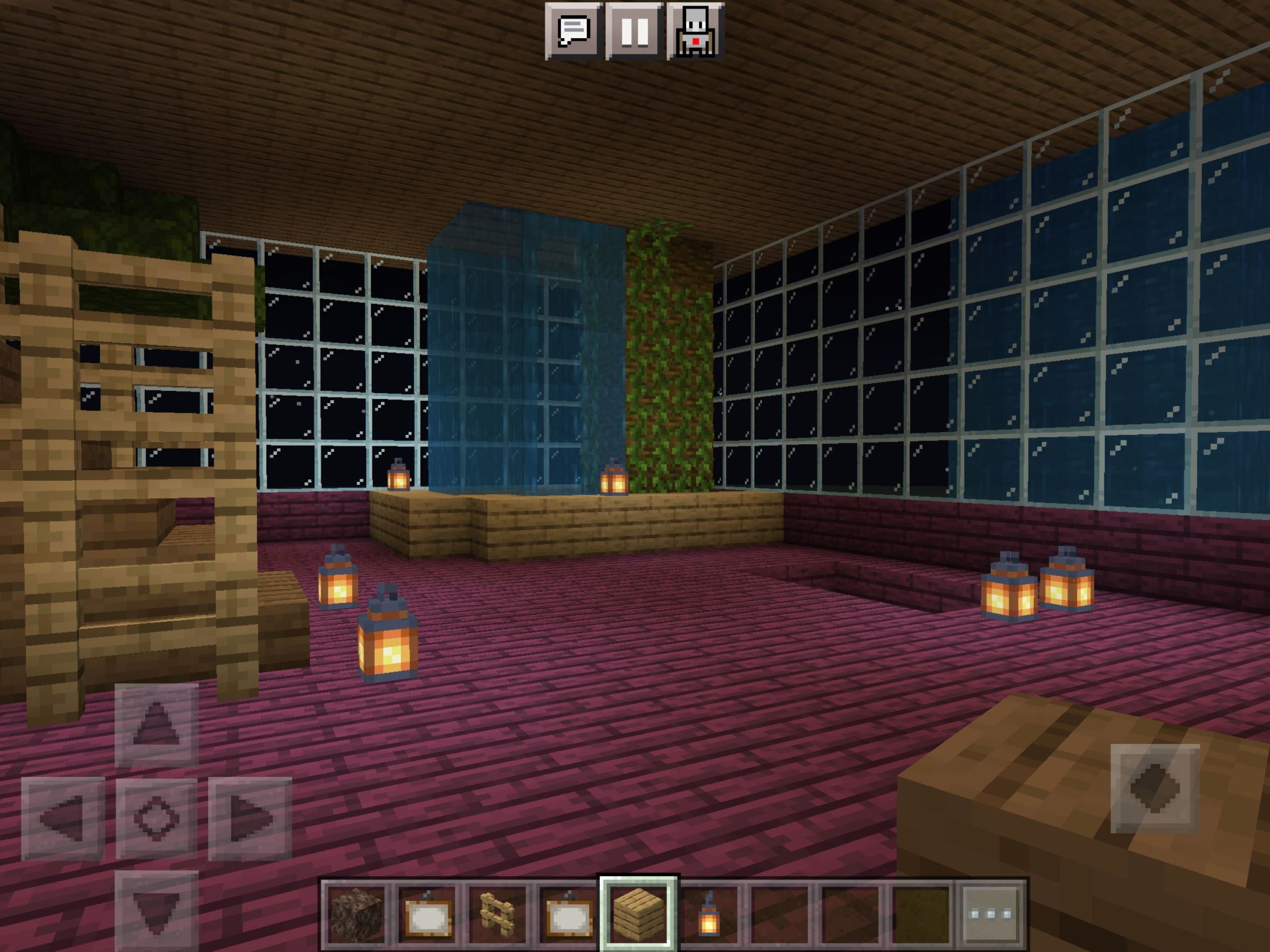The image size is (1270, 952).
Task: Tap the jump button
Action: tap(1155, 788)
